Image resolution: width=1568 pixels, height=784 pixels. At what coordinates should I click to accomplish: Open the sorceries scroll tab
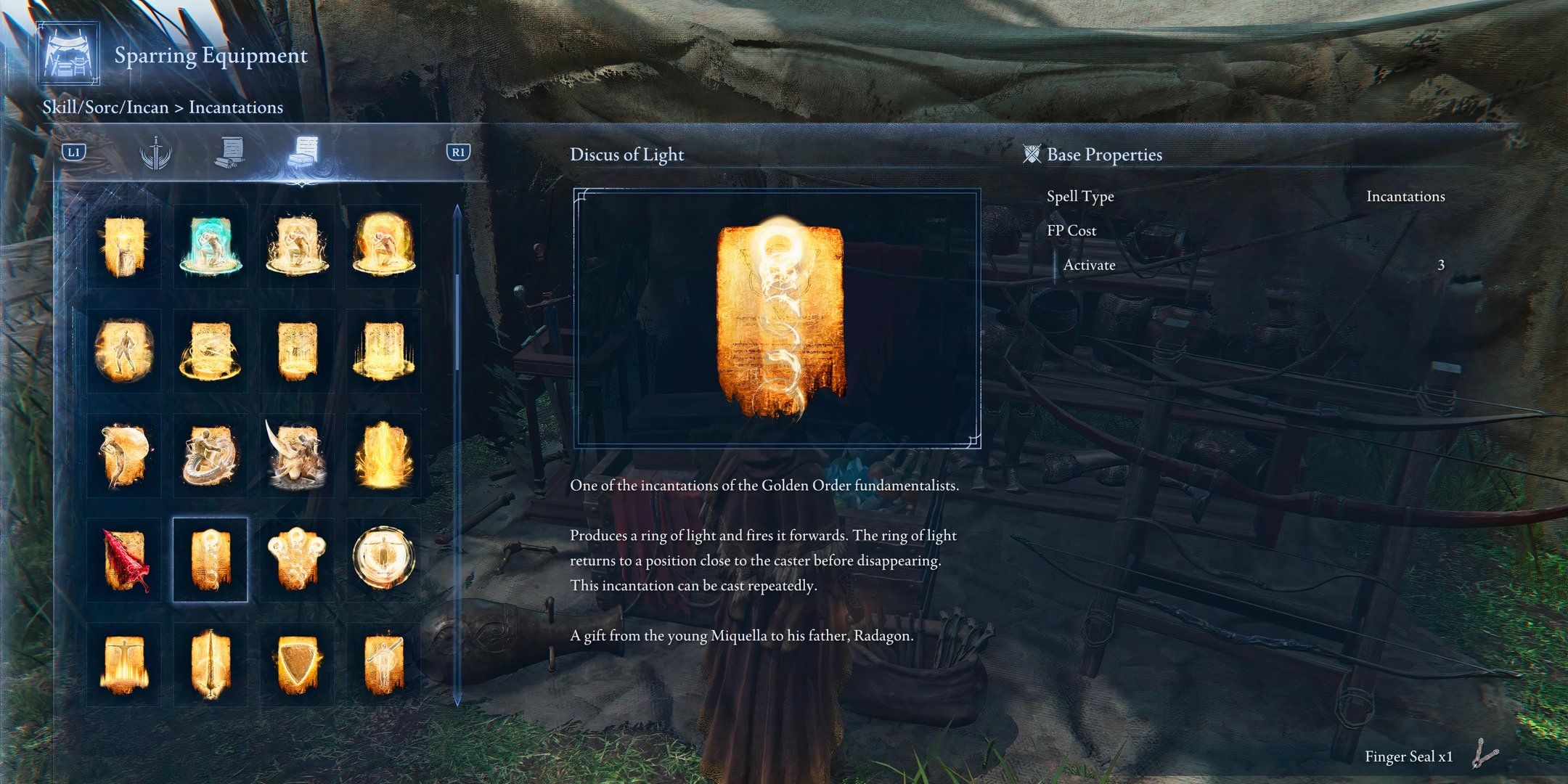(x=229, y=153)
